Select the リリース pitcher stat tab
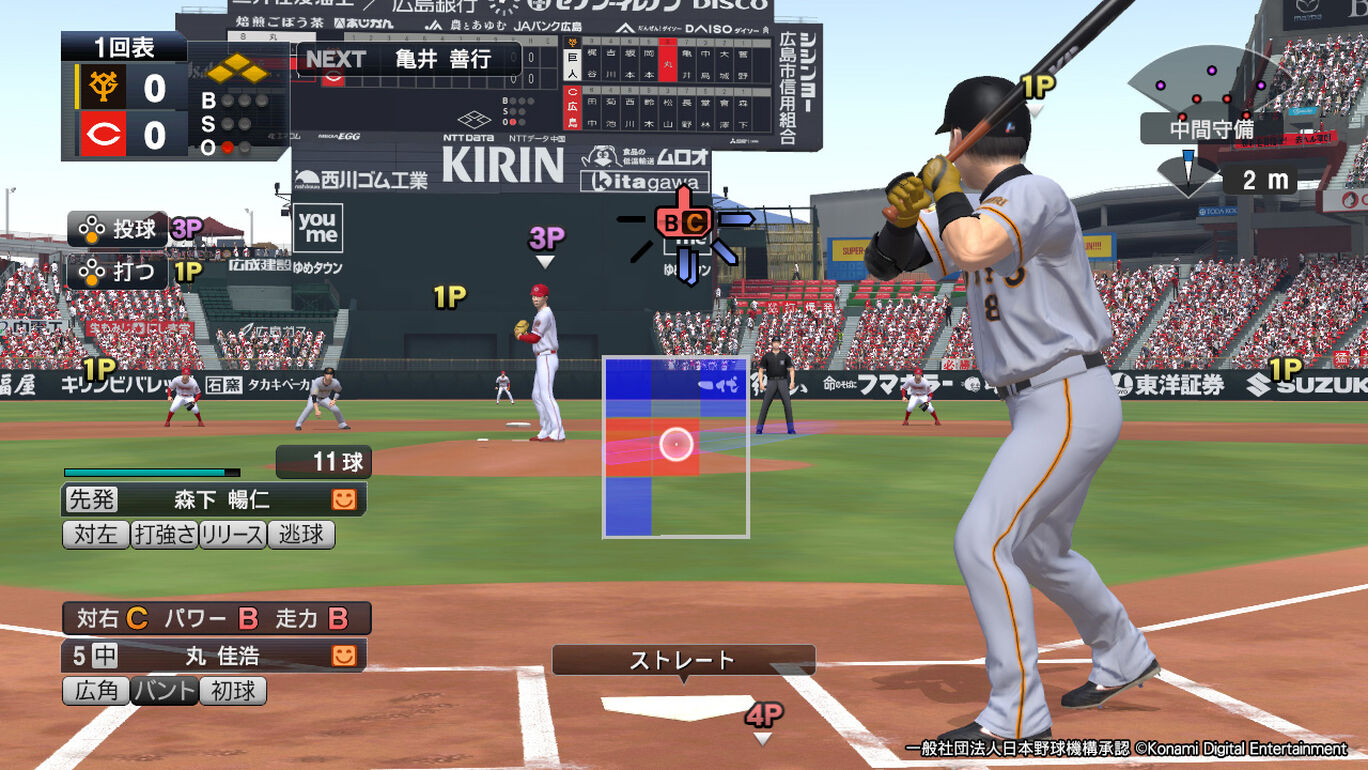 [231, 536]
